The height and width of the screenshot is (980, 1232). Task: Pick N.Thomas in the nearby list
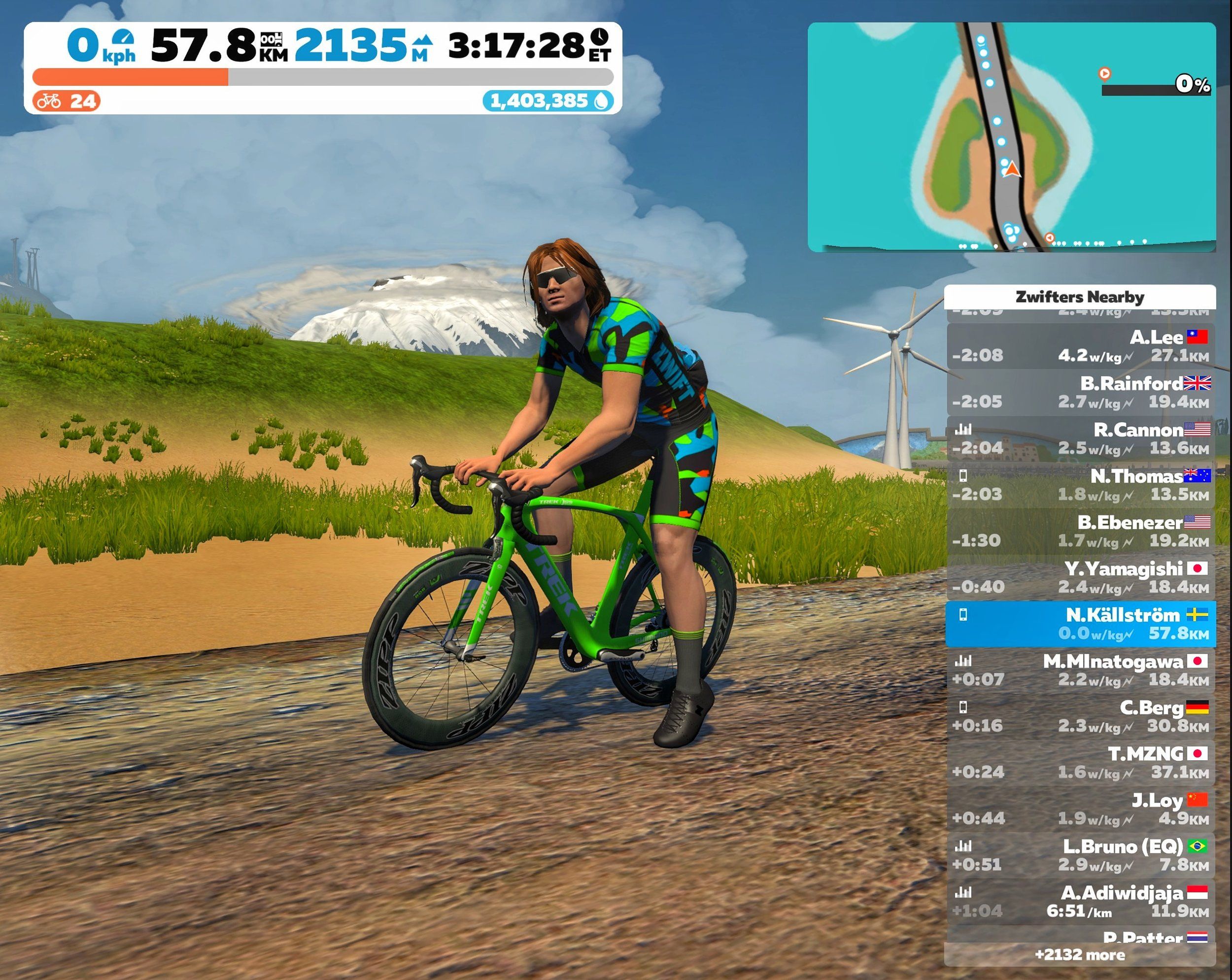tap(1079, 485)
